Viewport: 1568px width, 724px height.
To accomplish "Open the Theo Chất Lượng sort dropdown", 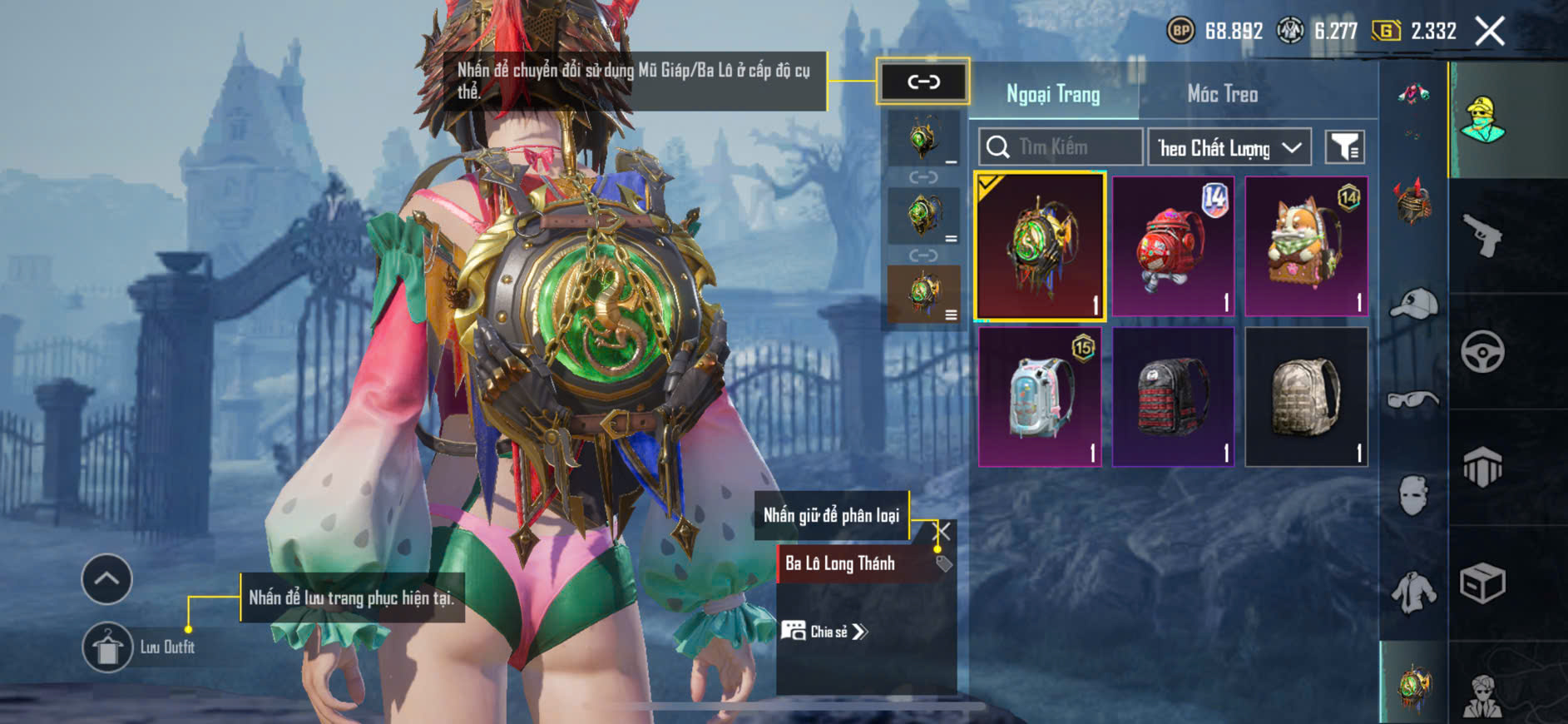I will click(x=1229, y=148).
